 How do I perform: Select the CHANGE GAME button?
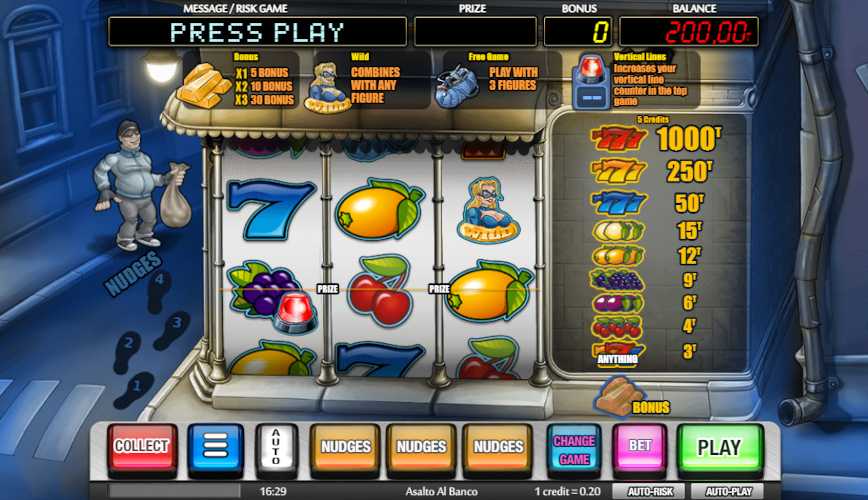tap(574, 447)
